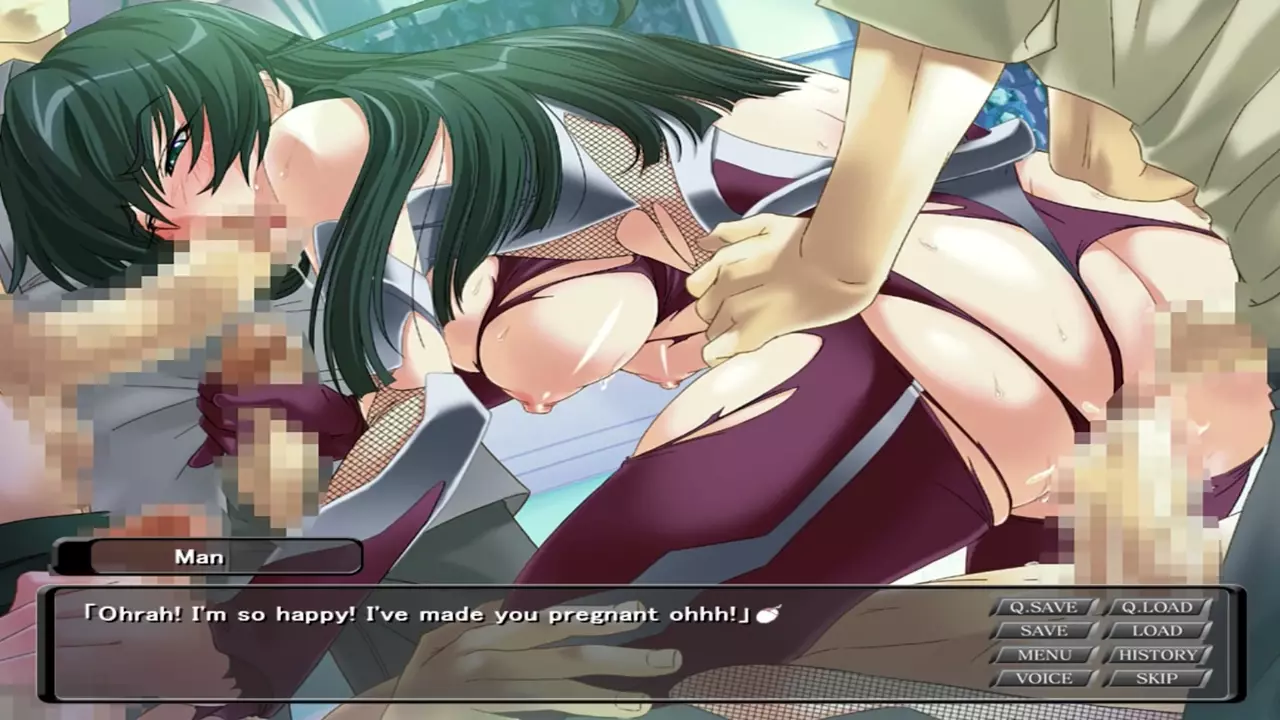Select the VOICE button
The height and width of the screenshot is (720, 1280).
pyautogui.click(x=1043, y=678)
